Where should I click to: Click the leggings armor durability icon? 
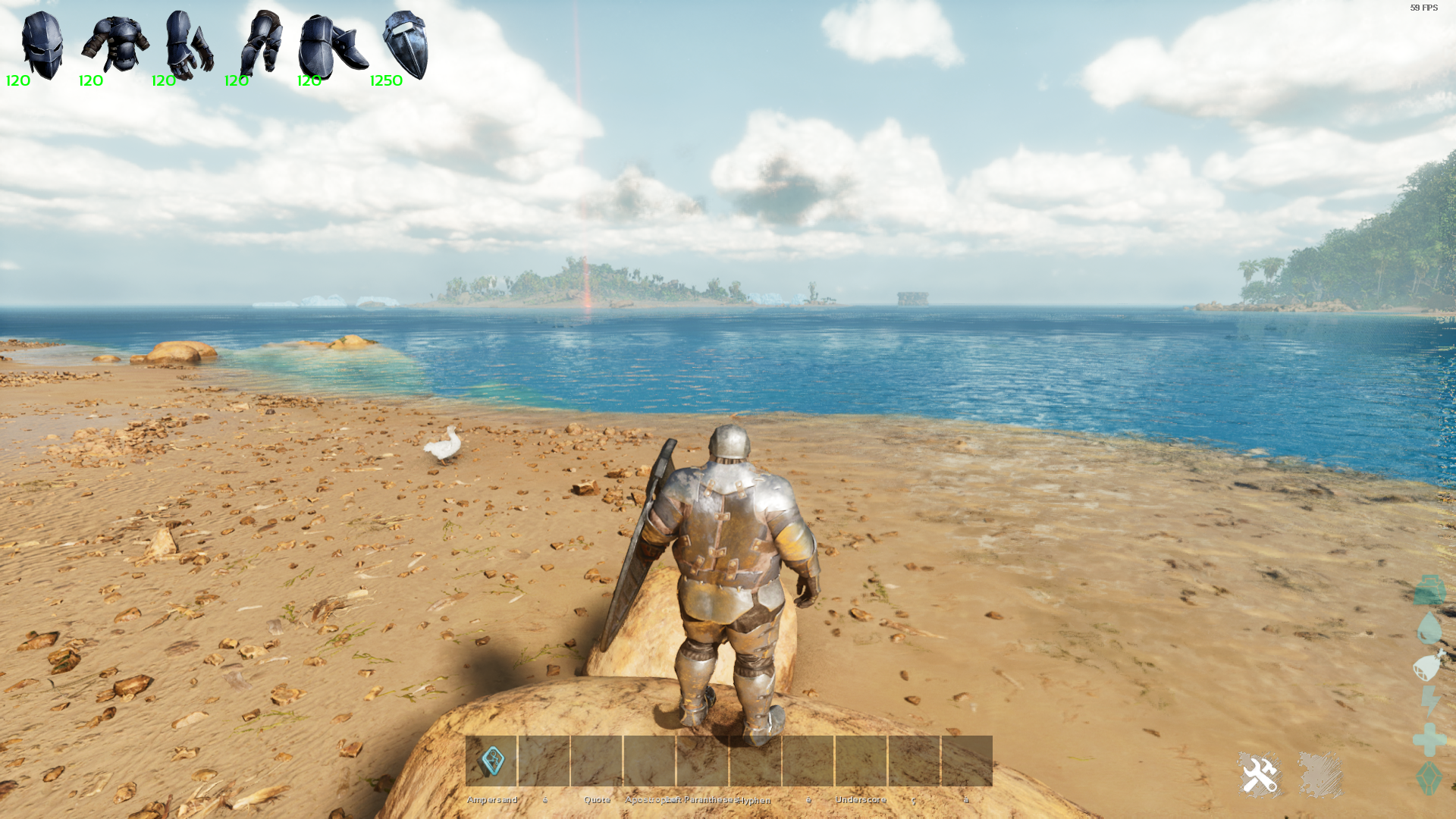coord(262,44)
